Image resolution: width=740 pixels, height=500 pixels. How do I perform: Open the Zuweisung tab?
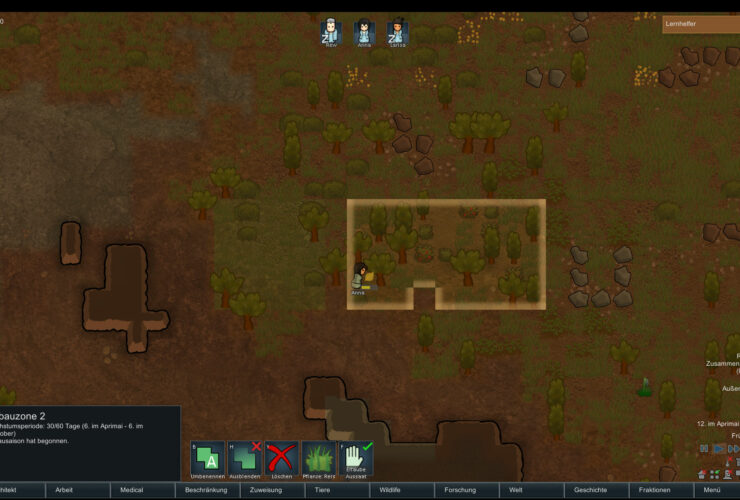pyautogui.click(x=265, y=491)
